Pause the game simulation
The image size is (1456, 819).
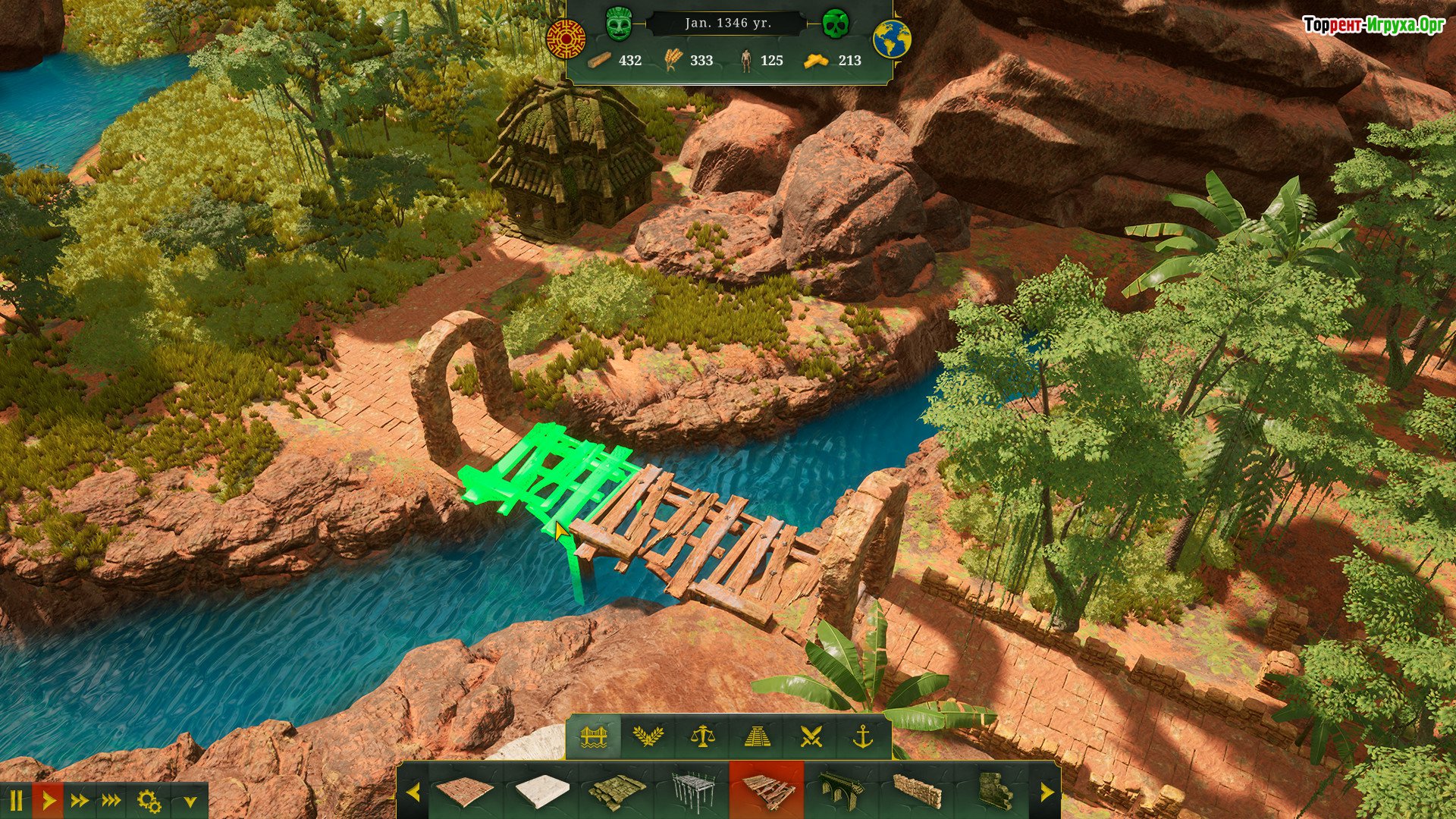pos(16,801)
